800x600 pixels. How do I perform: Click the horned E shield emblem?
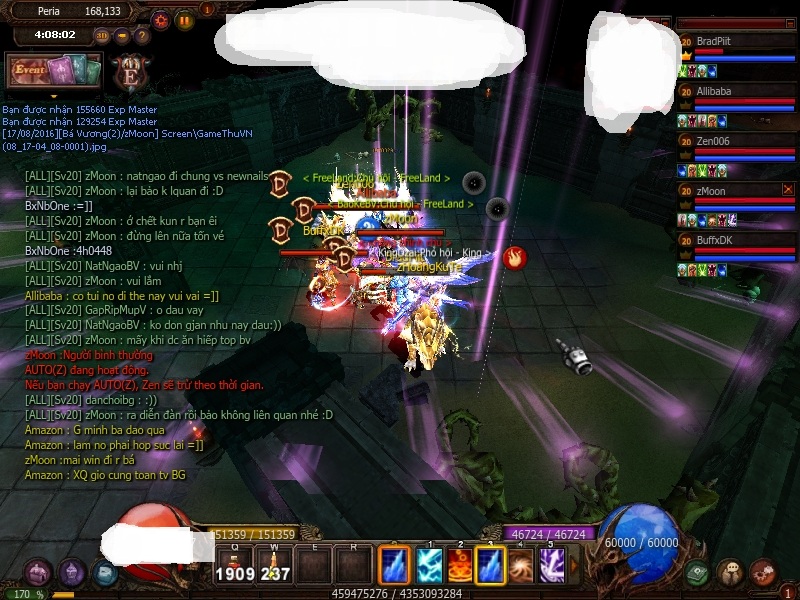[131, 72]
